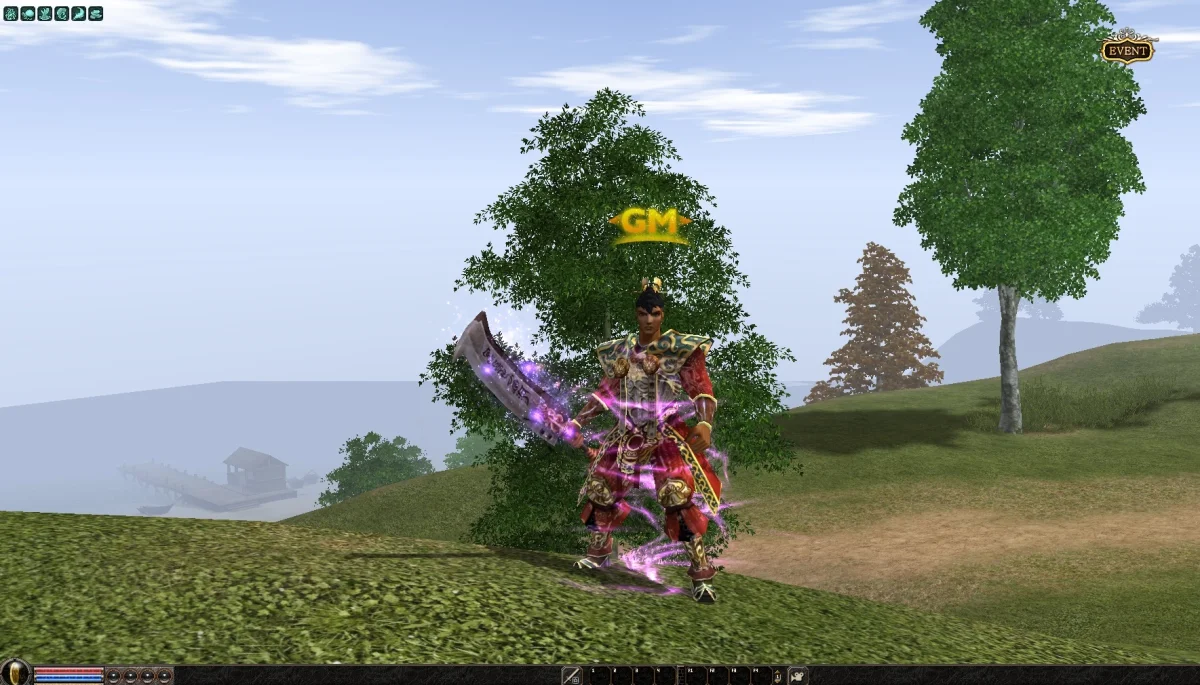
Task: Click the branching seaweed buff icon
Action: (x=11, y=14)
